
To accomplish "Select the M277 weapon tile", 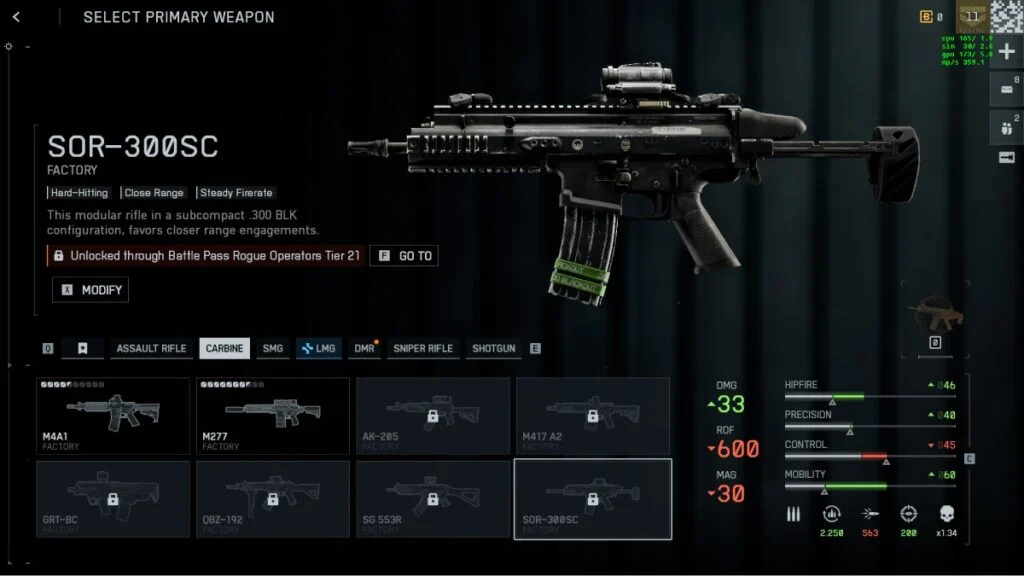I will (273, 415).
